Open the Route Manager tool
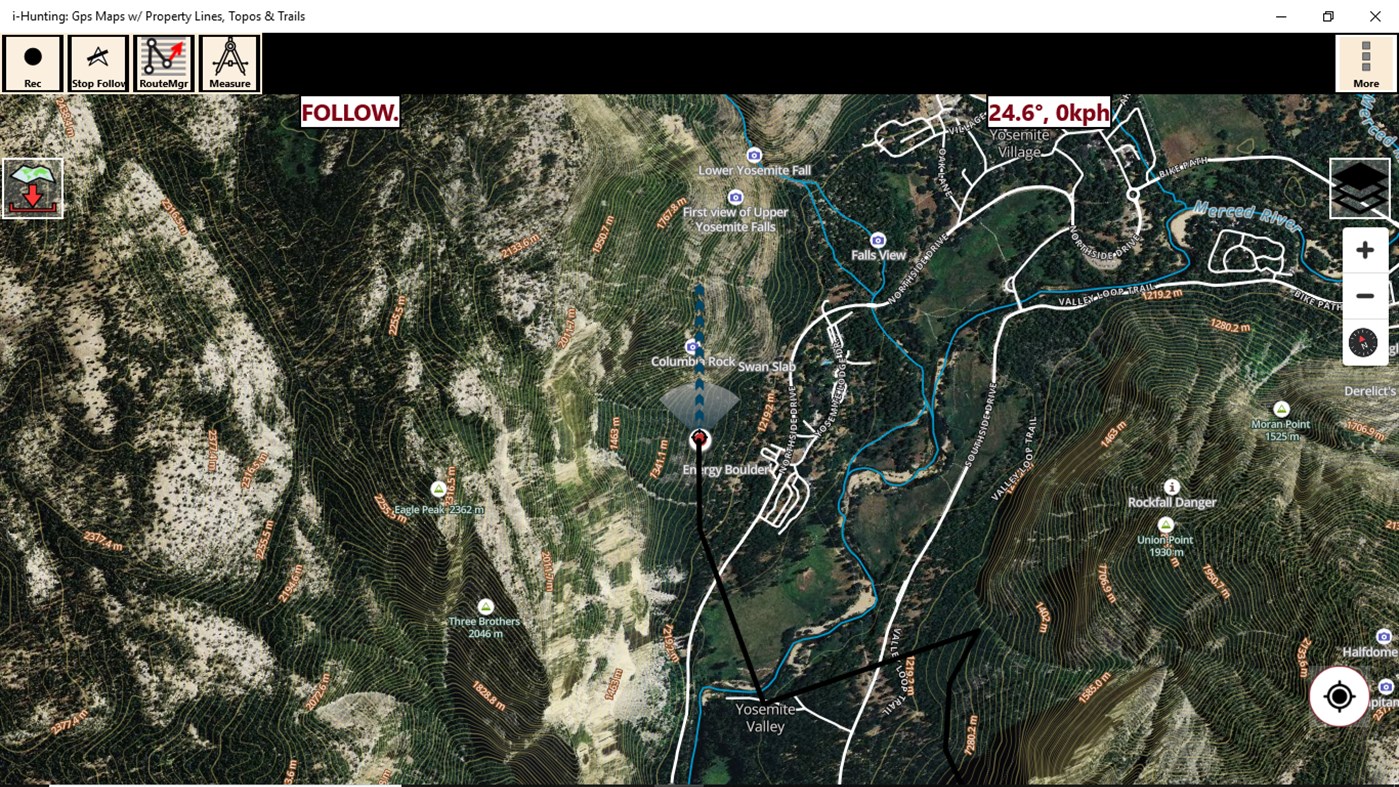Screen dimensions: 1399x787 click(x=163, y=62)
